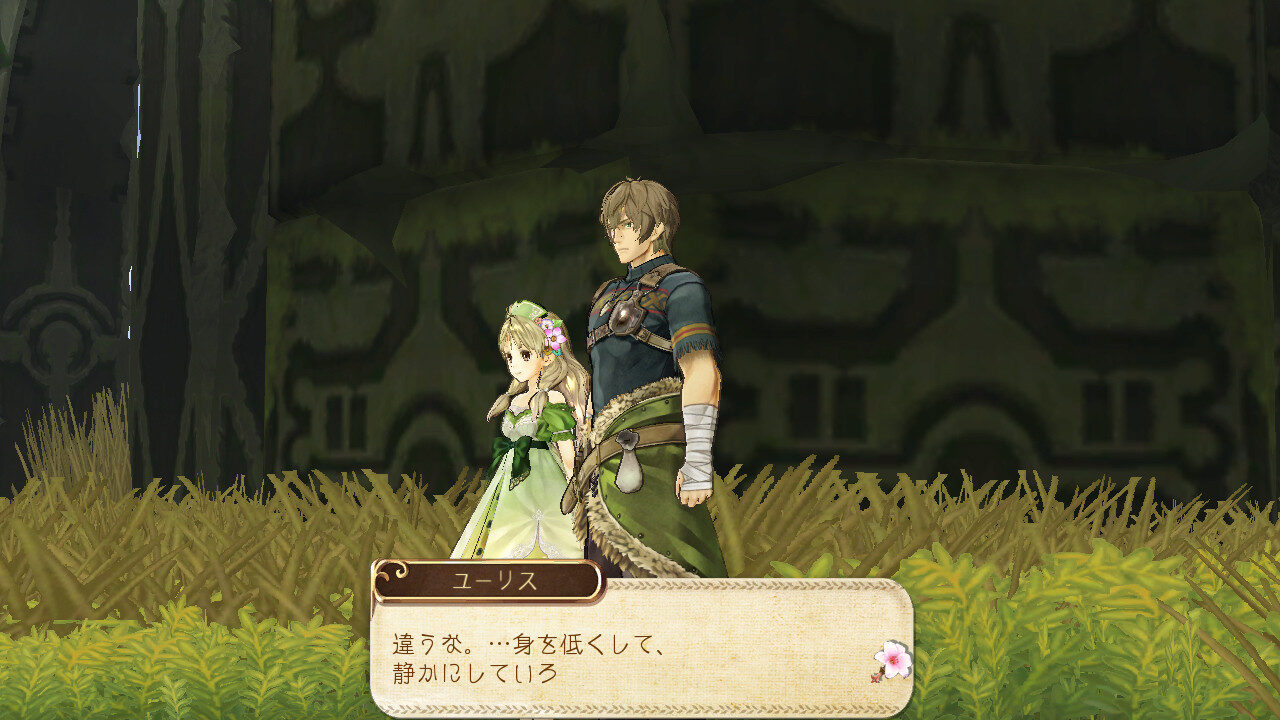This screenshot has width=1280, height=720.
Task: Click the round clasp on Juris's chest harness
Action: coord(625,312)
